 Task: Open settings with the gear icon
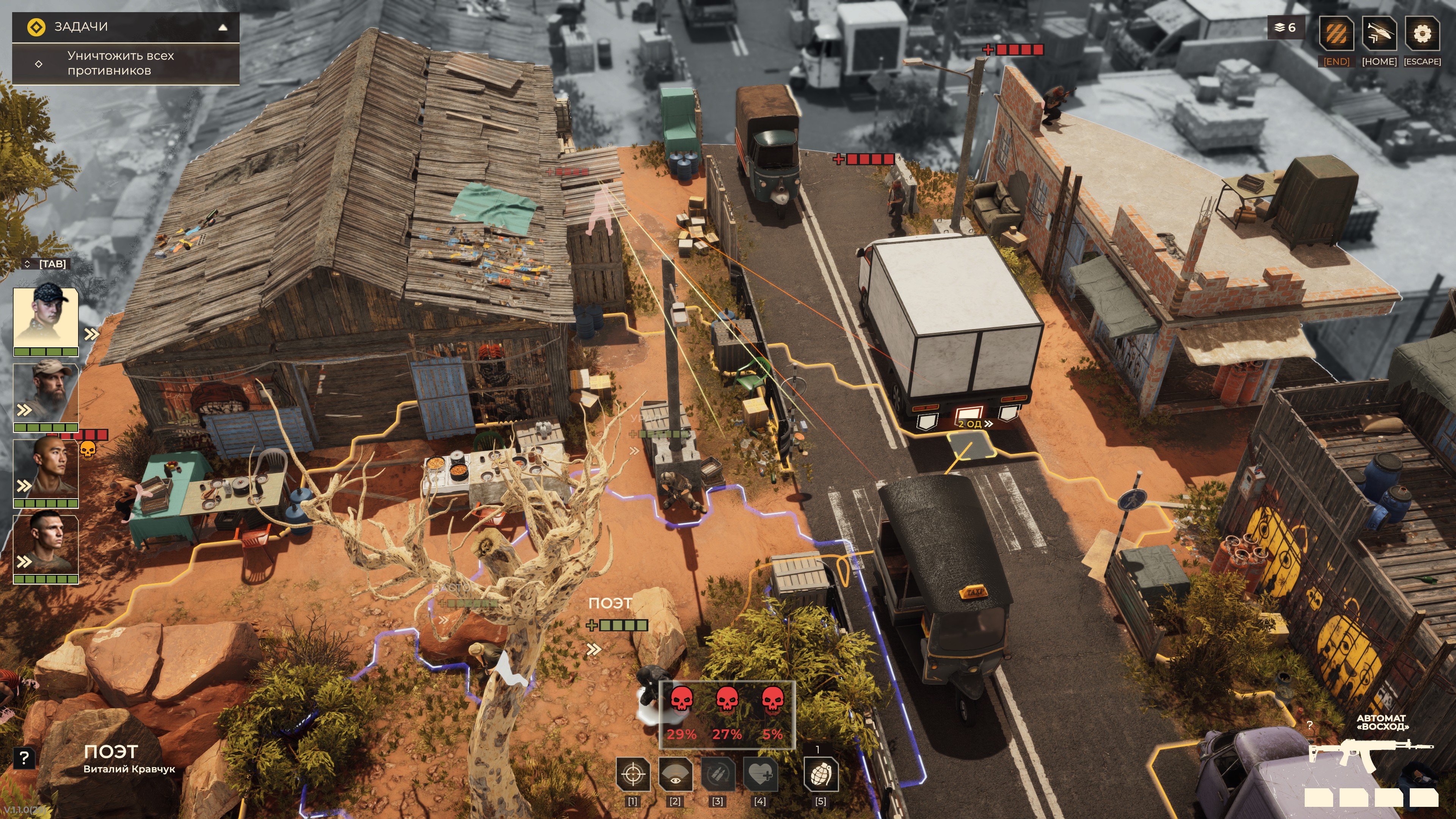tap(1422, 34)
